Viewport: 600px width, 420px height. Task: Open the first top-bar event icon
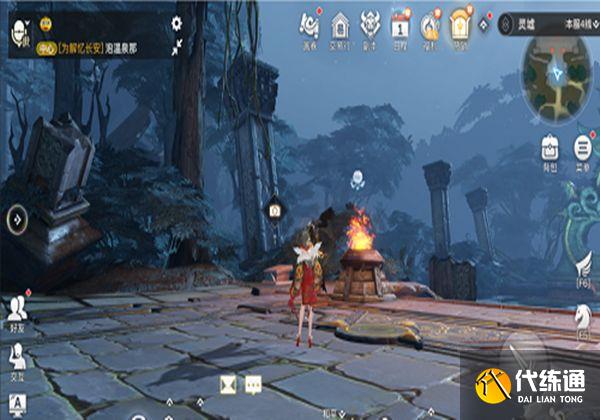tap(309, 24)
